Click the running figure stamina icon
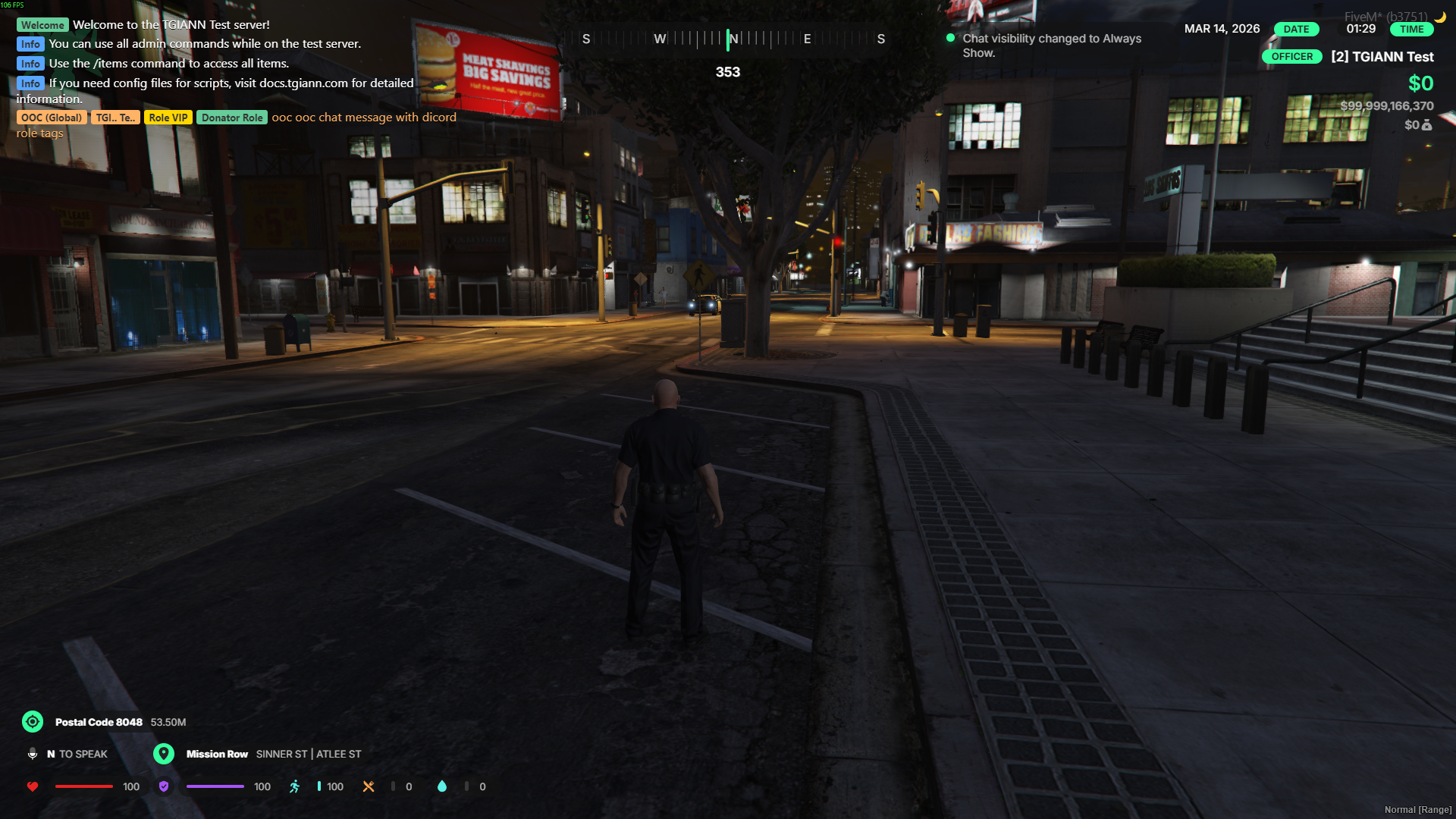 click(x=294, y=786)
